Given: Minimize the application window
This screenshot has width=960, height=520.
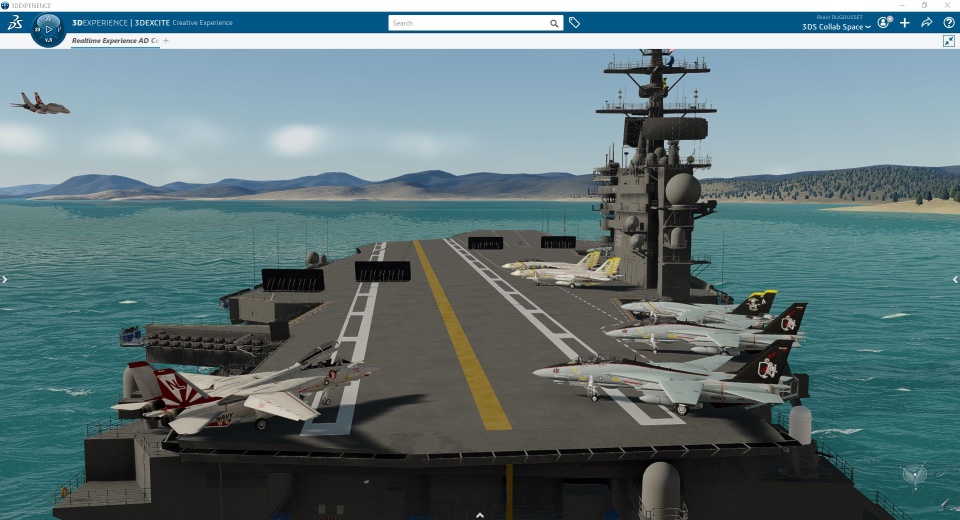Looking at the screenshot, I should (904, 5).
